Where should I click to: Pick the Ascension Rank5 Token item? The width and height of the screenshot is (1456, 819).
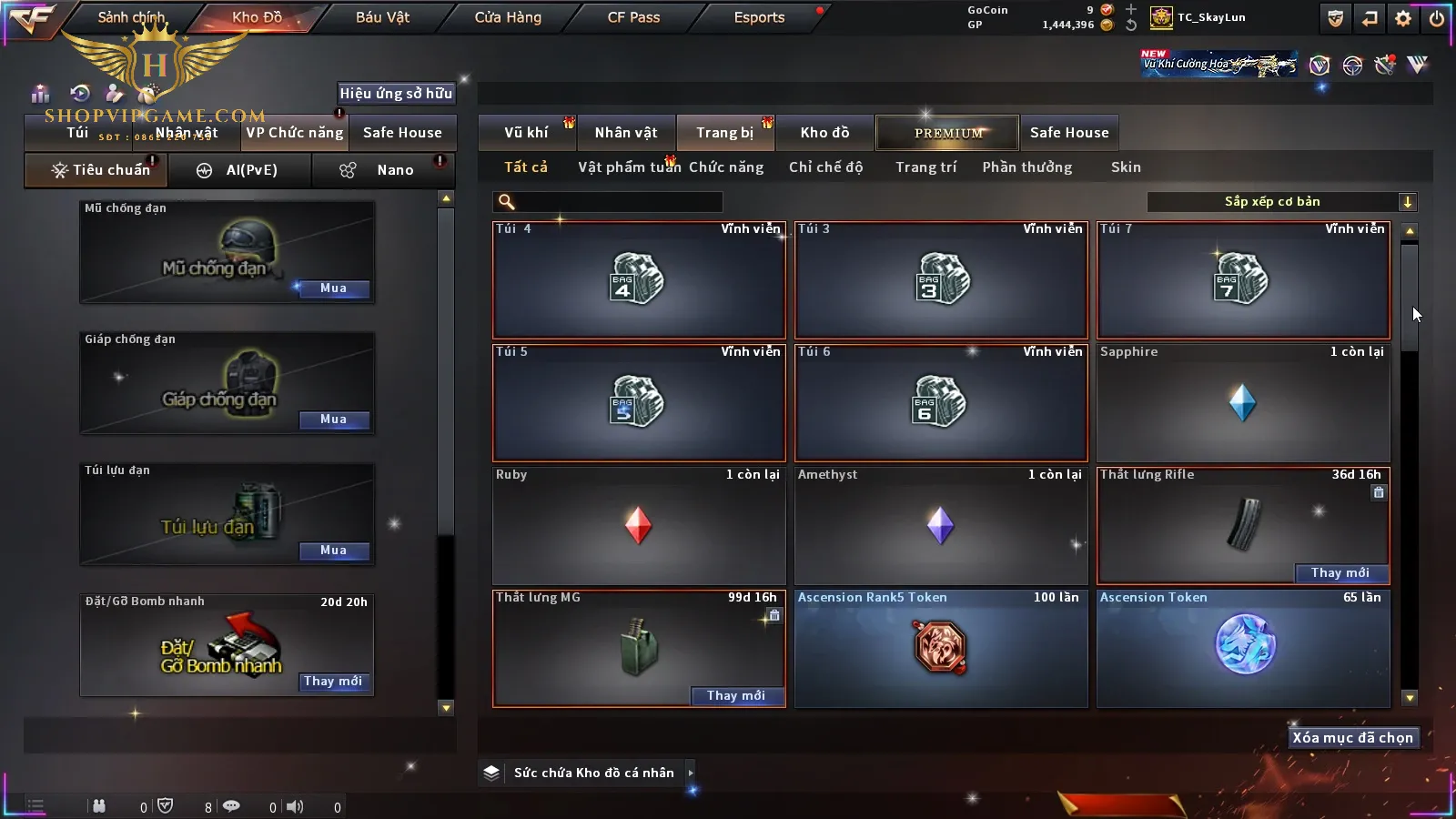[x=940, y=648]
